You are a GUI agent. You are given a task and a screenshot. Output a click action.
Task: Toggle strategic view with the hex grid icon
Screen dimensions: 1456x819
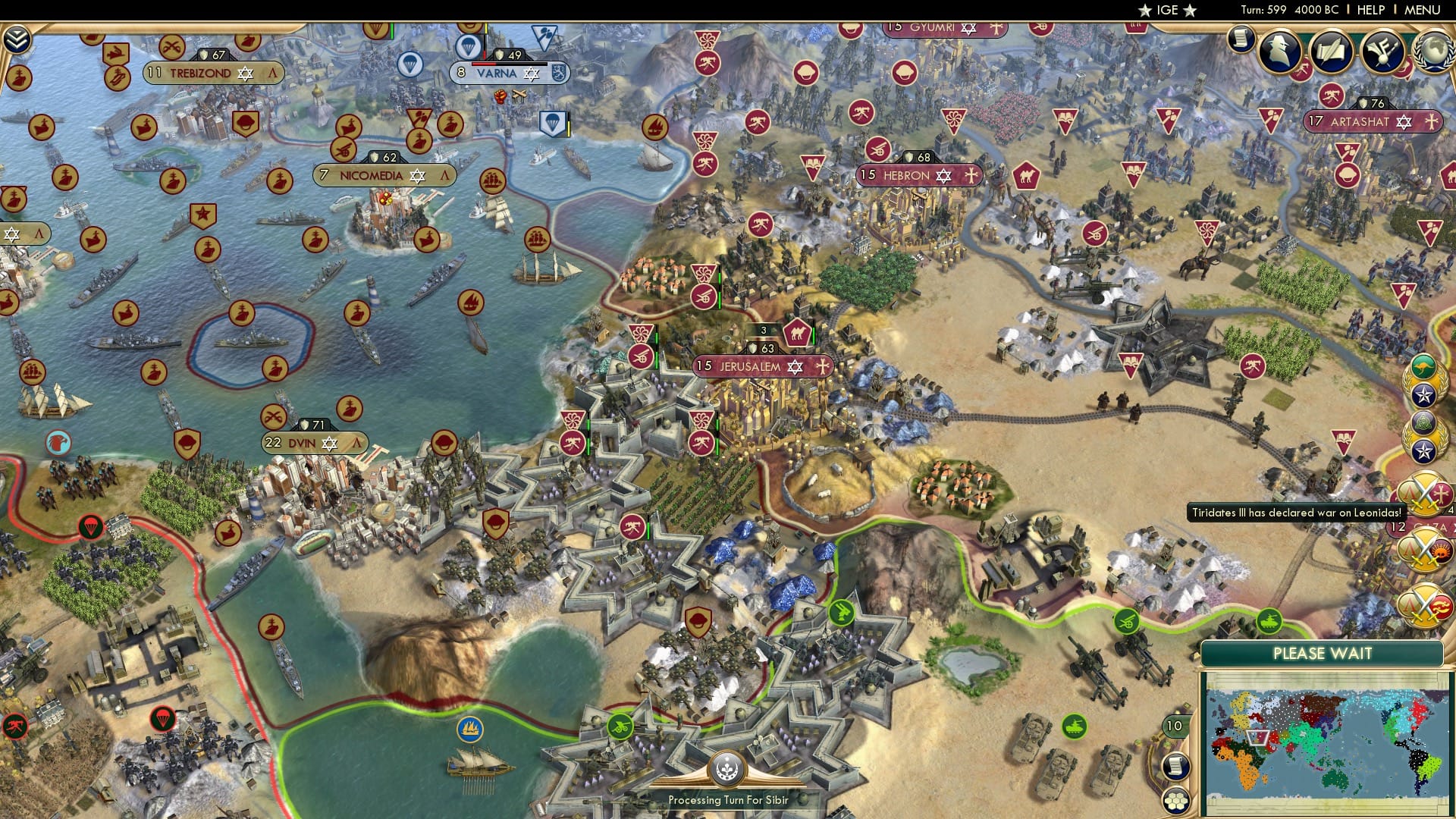[x=1176, y=800]
